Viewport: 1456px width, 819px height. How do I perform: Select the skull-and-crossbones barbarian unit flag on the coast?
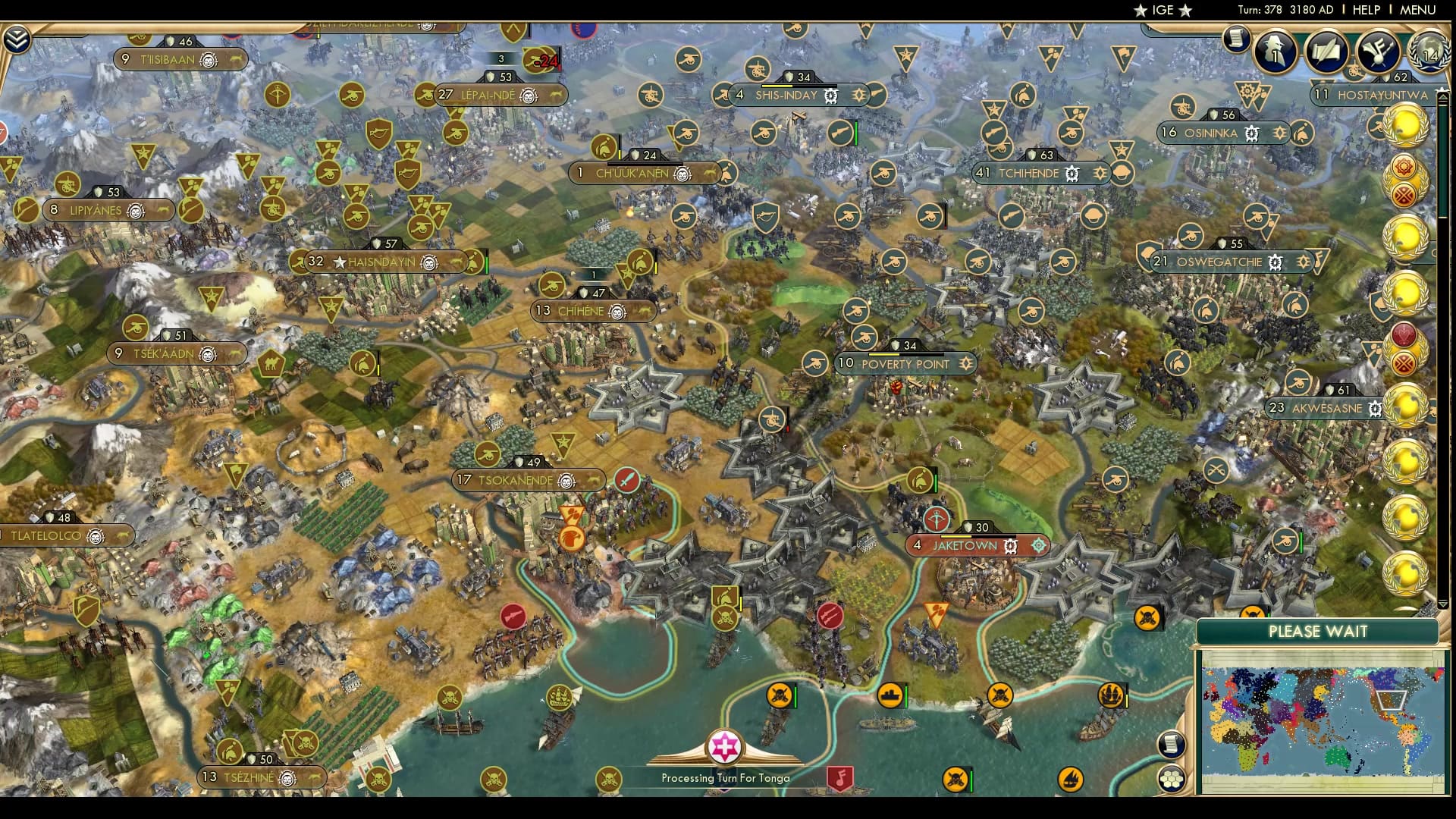coord(778,695)
